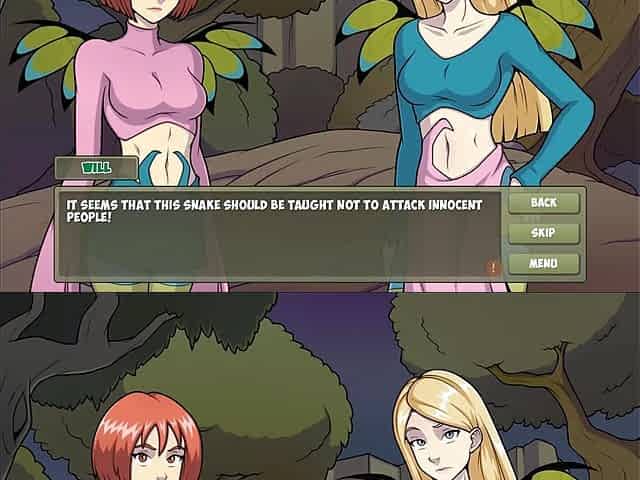Go back to the previous dialogue line
This screenshot has height=480, width=640.
coord(543,203)
